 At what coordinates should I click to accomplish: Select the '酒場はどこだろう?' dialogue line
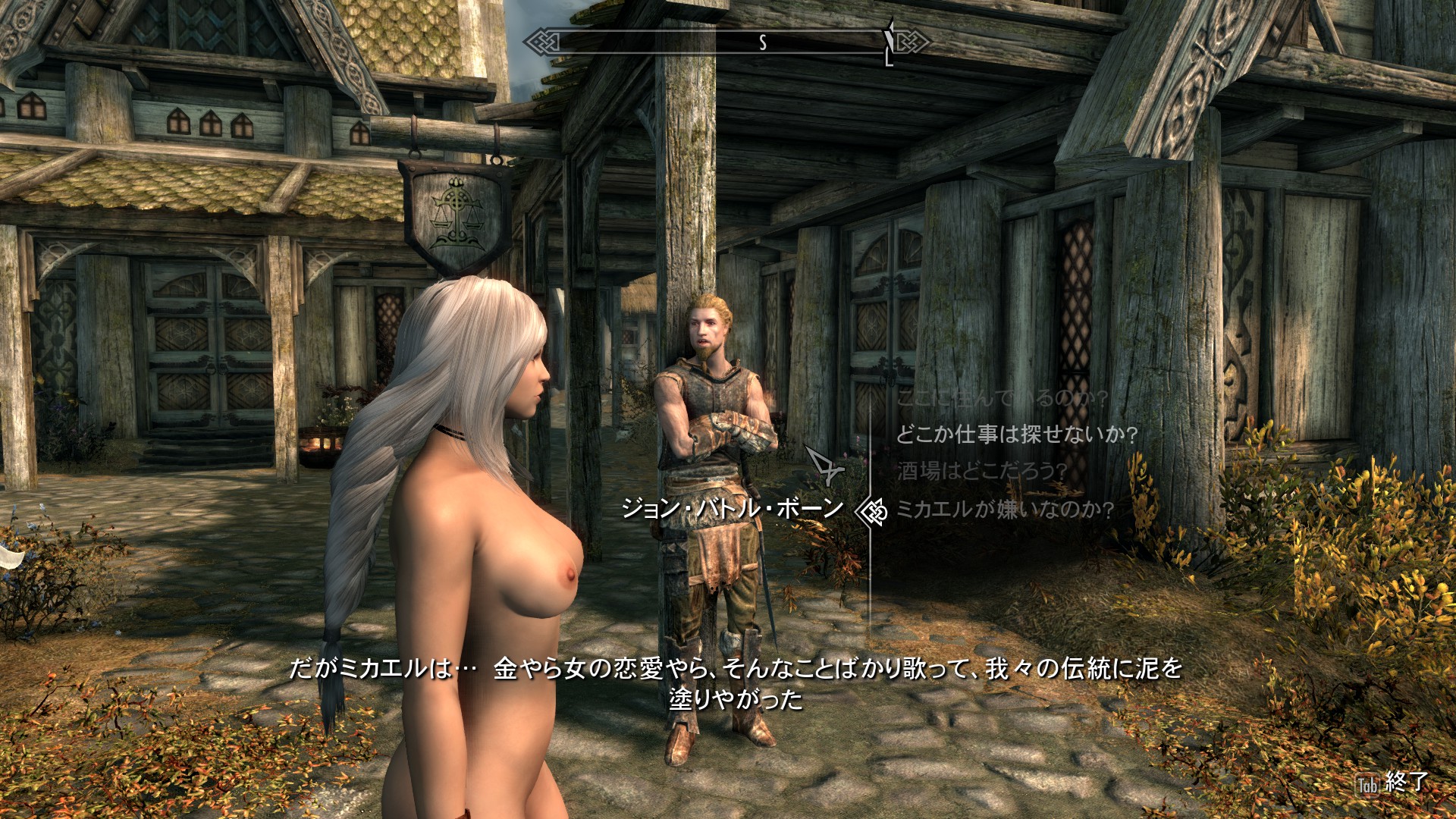[x=982, y=471]
